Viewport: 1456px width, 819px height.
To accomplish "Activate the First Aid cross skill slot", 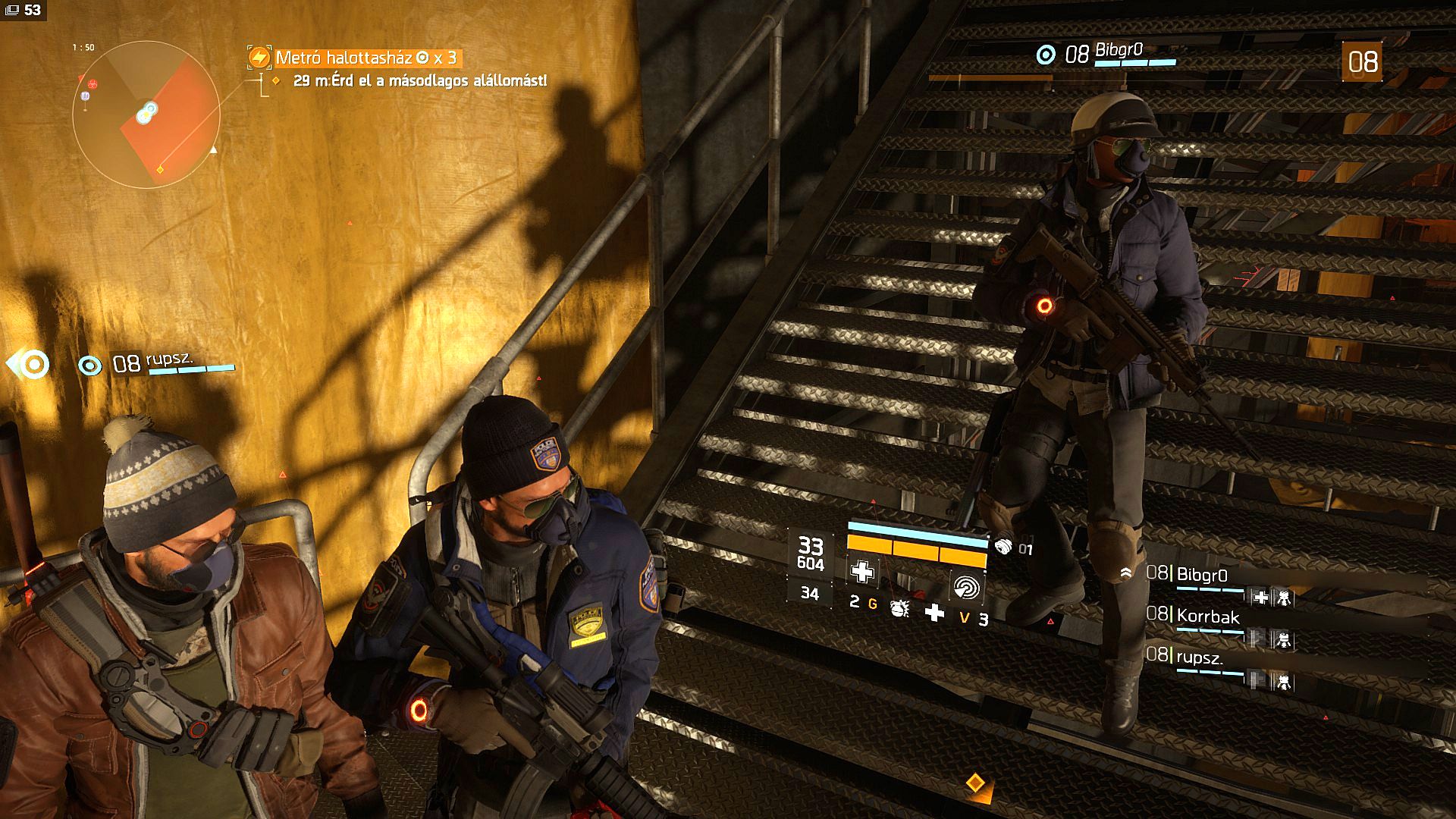I will [861, 571].
